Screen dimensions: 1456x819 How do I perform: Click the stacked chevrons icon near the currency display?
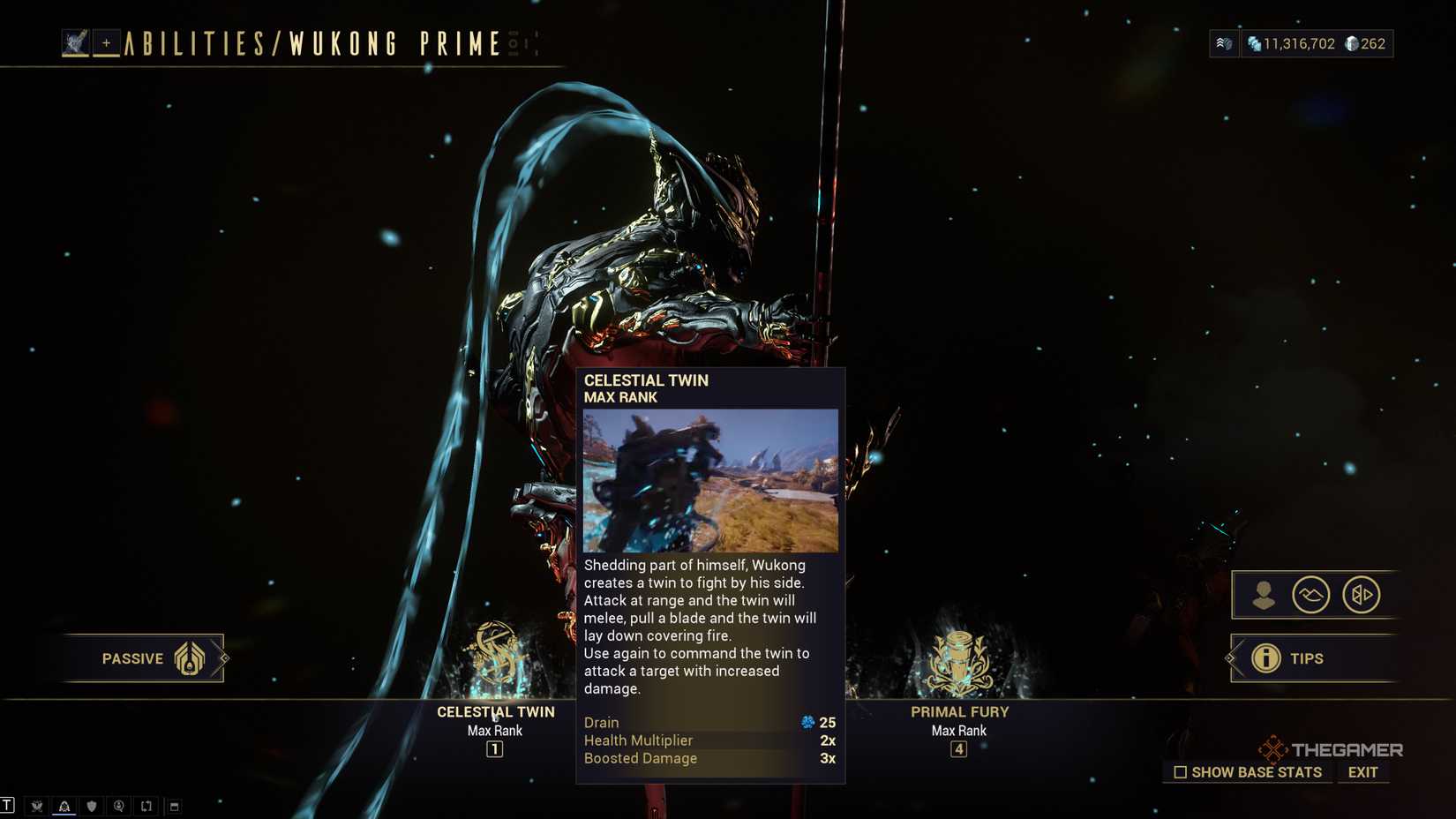1222,42
